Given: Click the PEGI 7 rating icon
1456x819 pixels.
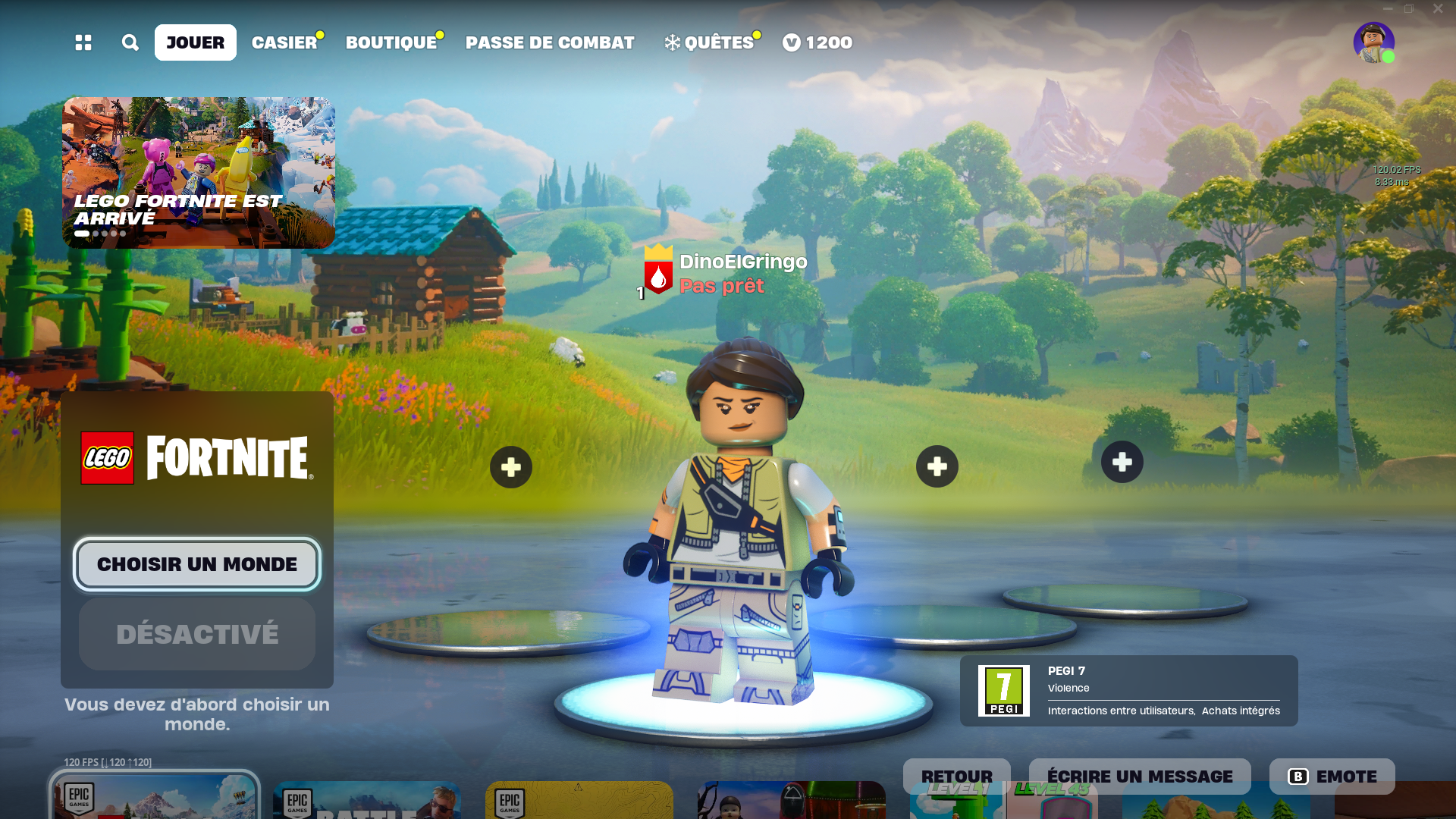Looking at the screenshot, I should pos(1003,690).
